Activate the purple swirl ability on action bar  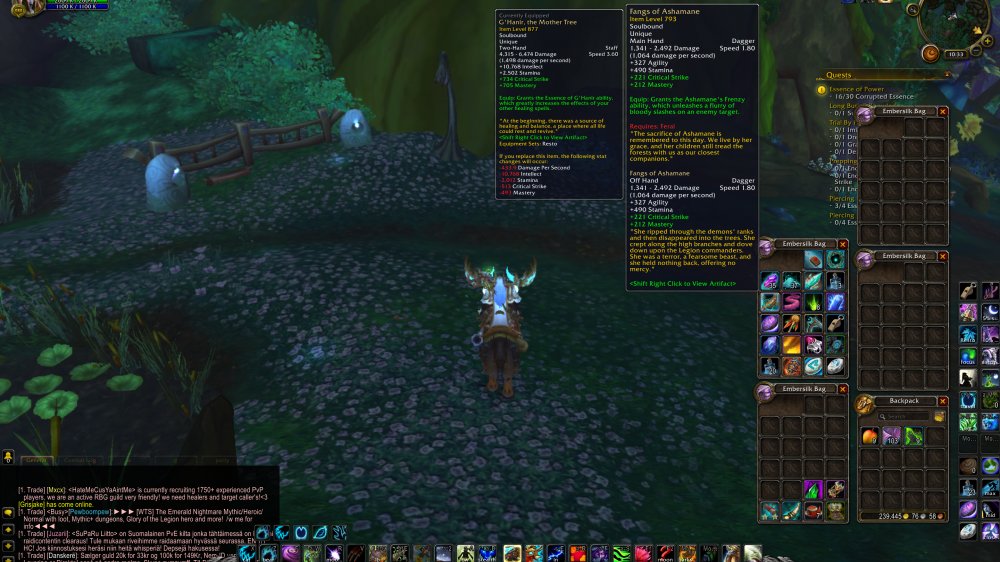(x=289, y=553)
